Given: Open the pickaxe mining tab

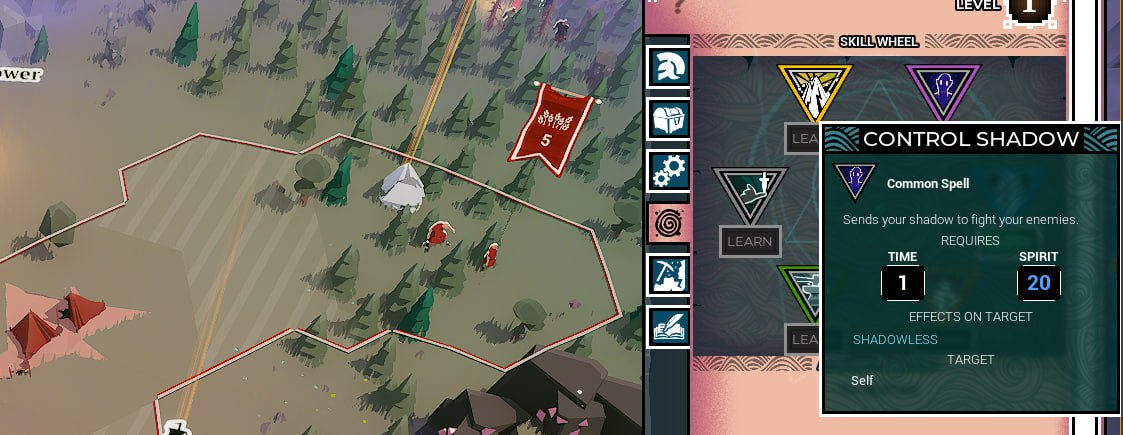Looking at the screenshot, I should click(667, 274).
